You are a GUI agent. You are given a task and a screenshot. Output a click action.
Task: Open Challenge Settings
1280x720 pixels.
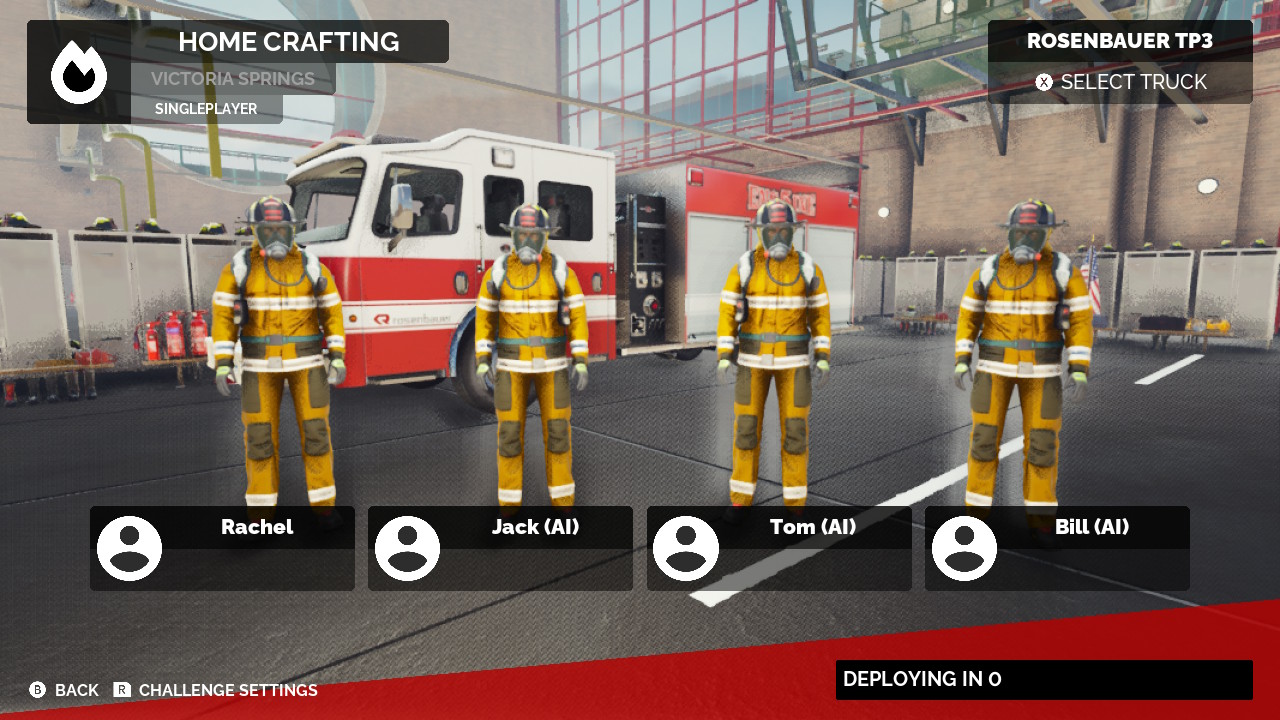[216, 690]
